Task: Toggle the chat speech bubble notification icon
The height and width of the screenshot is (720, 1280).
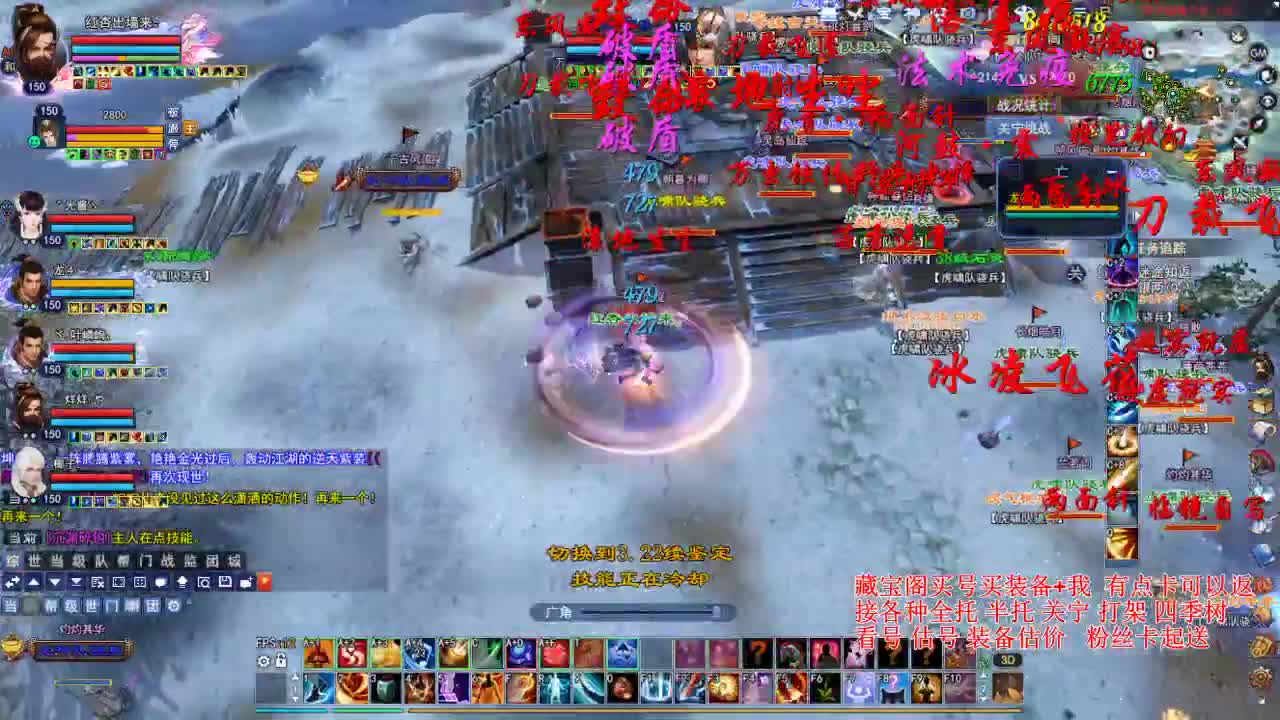Action: point(161,582)
